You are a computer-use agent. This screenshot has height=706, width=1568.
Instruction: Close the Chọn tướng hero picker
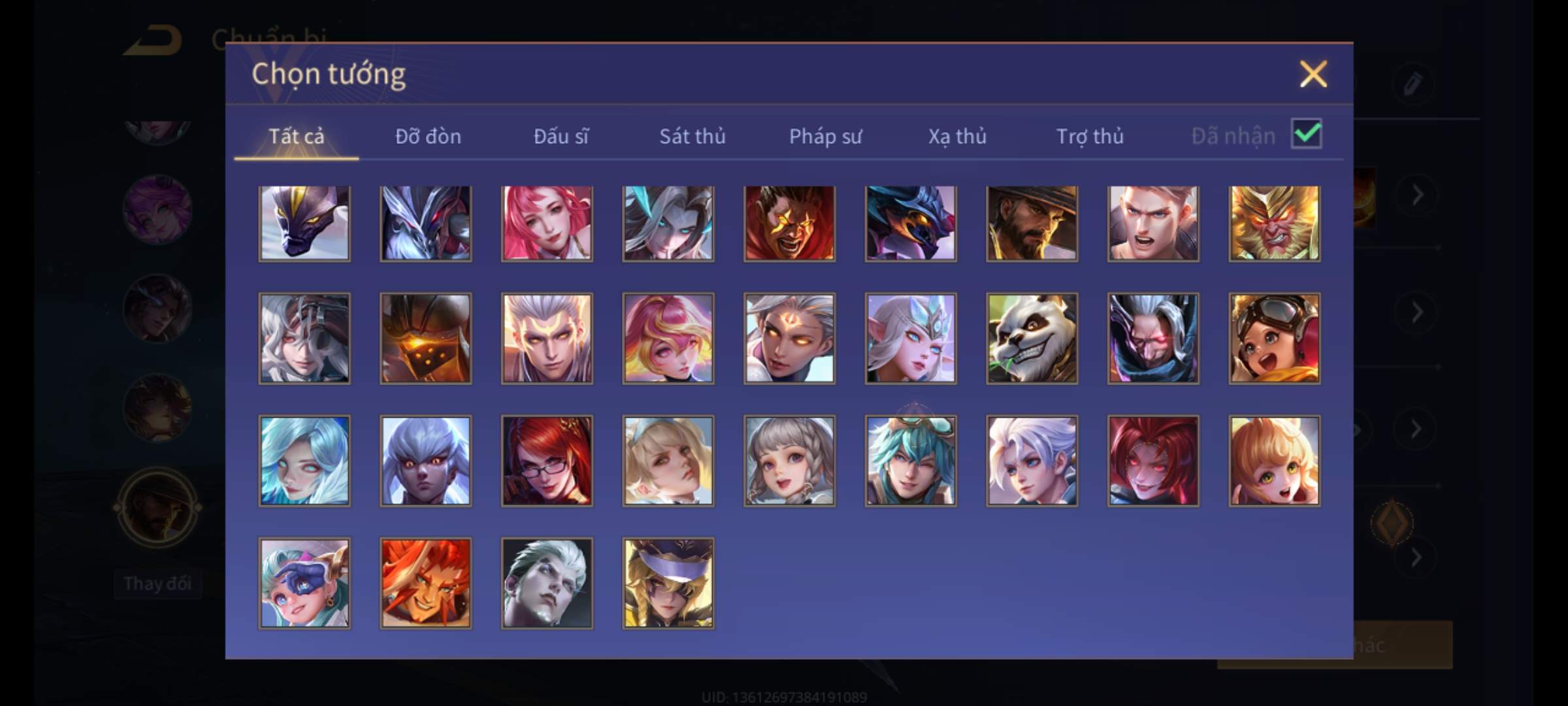click(x=1313, y=74)
